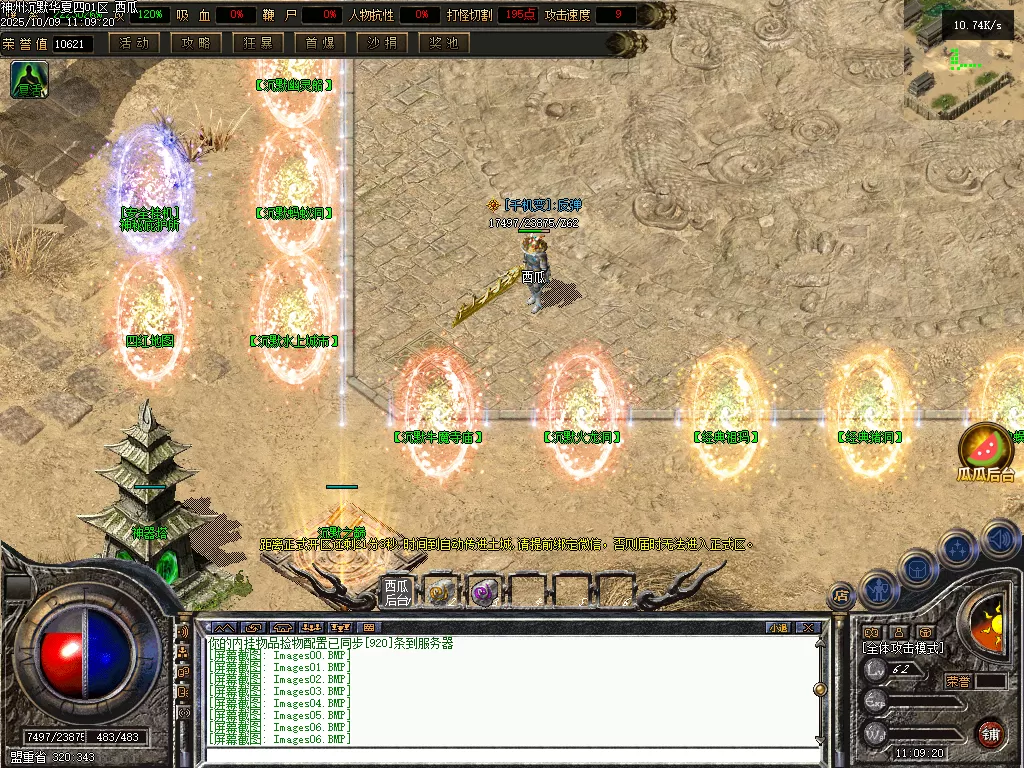
Task: Open the character figure round button
Action: pyautogui.click(x=877, y=588)
